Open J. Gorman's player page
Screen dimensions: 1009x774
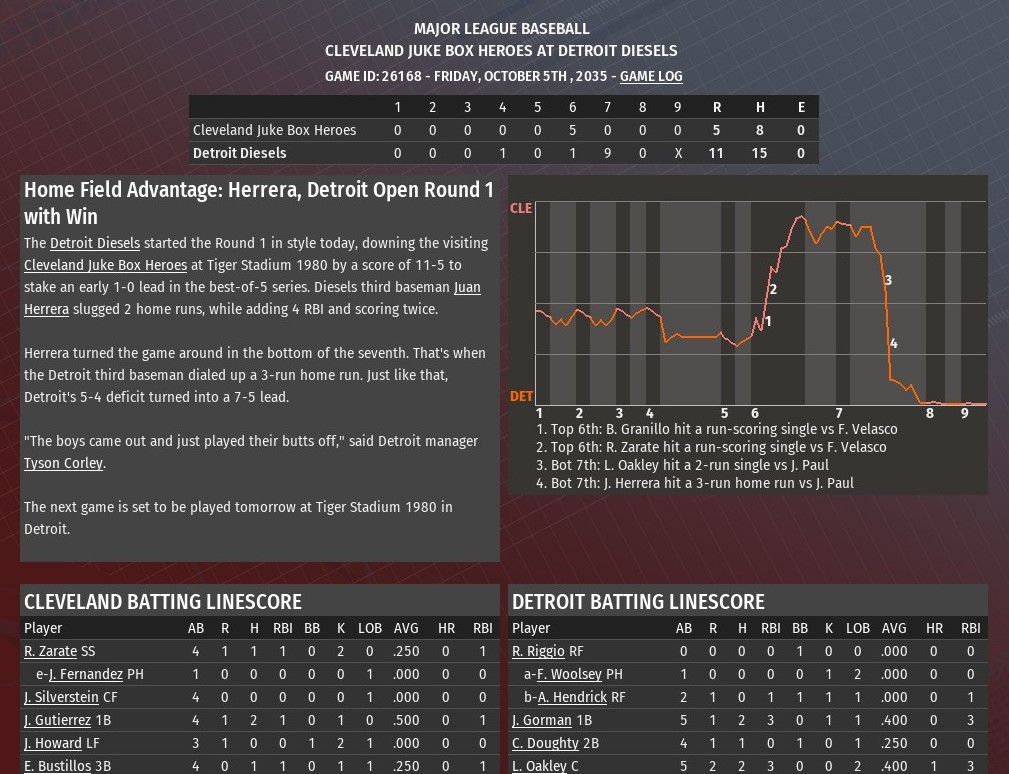(x=542, y=720)
